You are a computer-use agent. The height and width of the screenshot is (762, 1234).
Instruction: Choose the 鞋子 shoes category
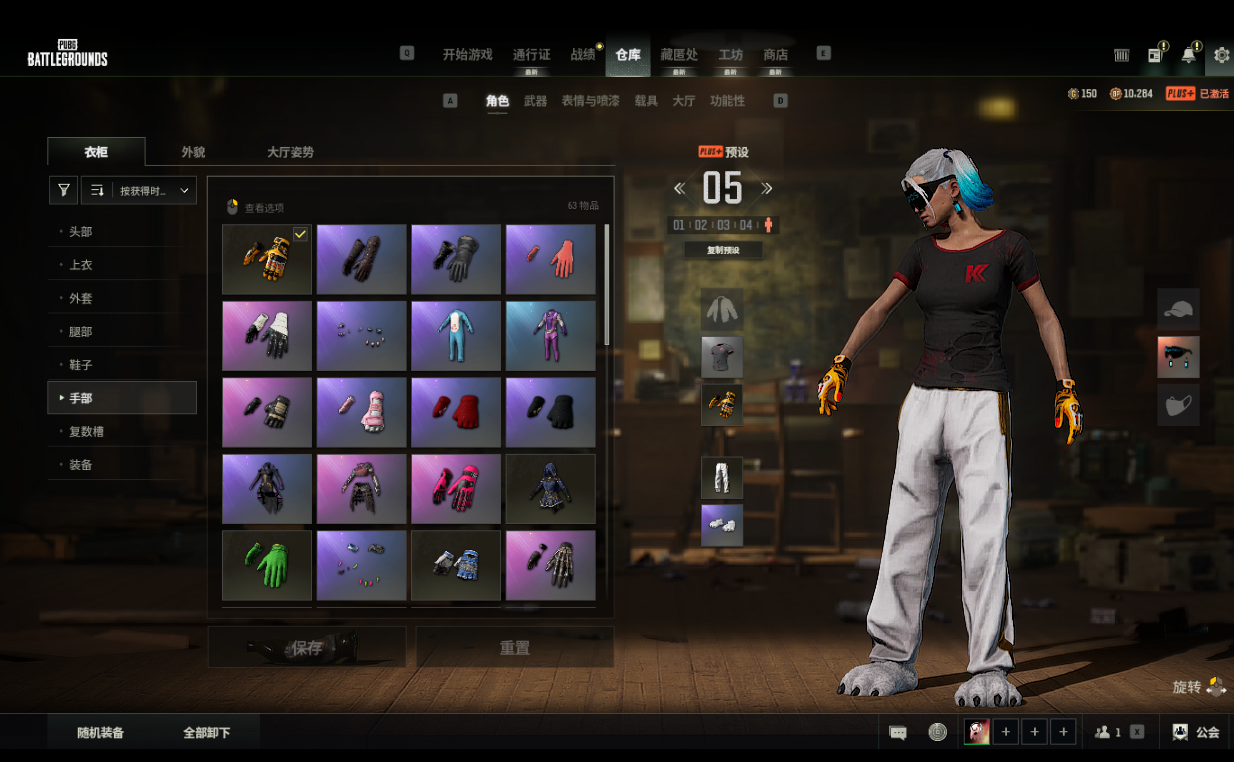coord(81,365)
